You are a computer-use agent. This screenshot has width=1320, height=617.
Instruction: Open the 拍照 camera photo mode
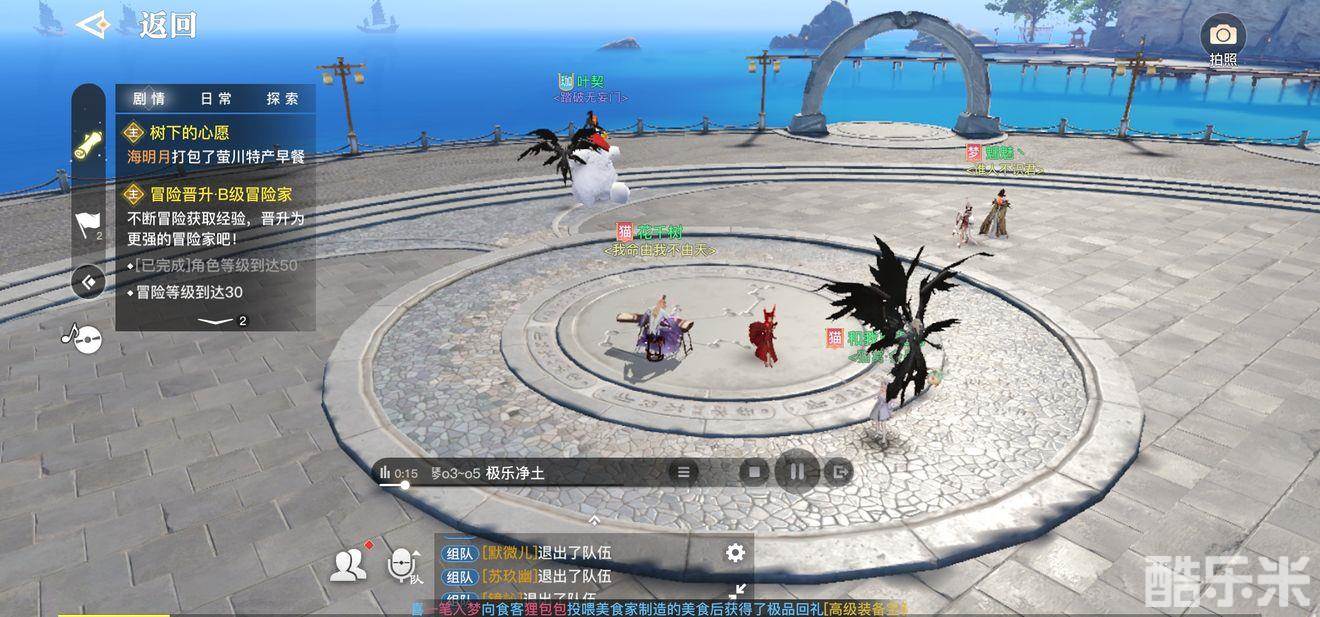pos(1222,38)
